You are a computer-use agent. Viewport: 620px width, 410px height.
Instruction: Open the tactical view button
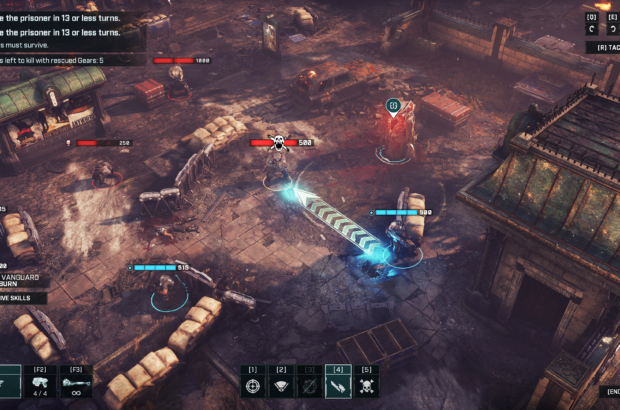(608, 47)
